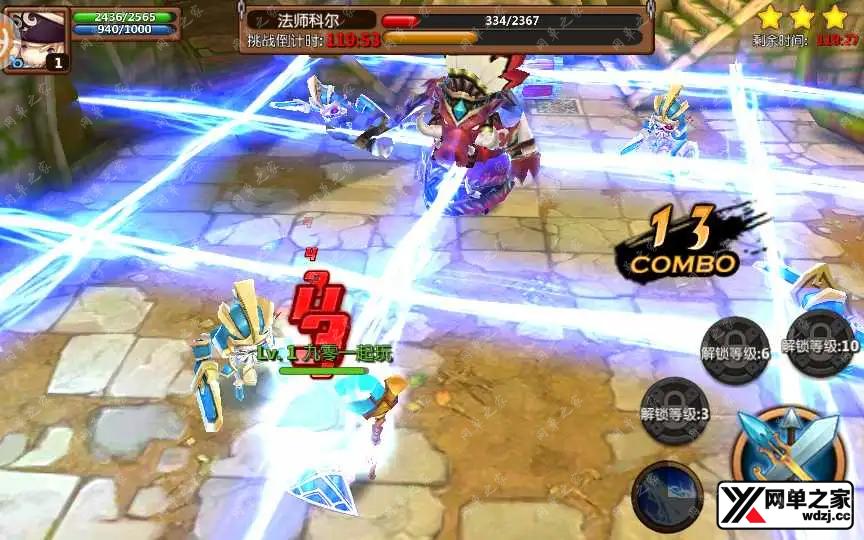Select the locked skill unlocking at level 6
The height and width of the screenshot is (540, 864).
point(736,349)
